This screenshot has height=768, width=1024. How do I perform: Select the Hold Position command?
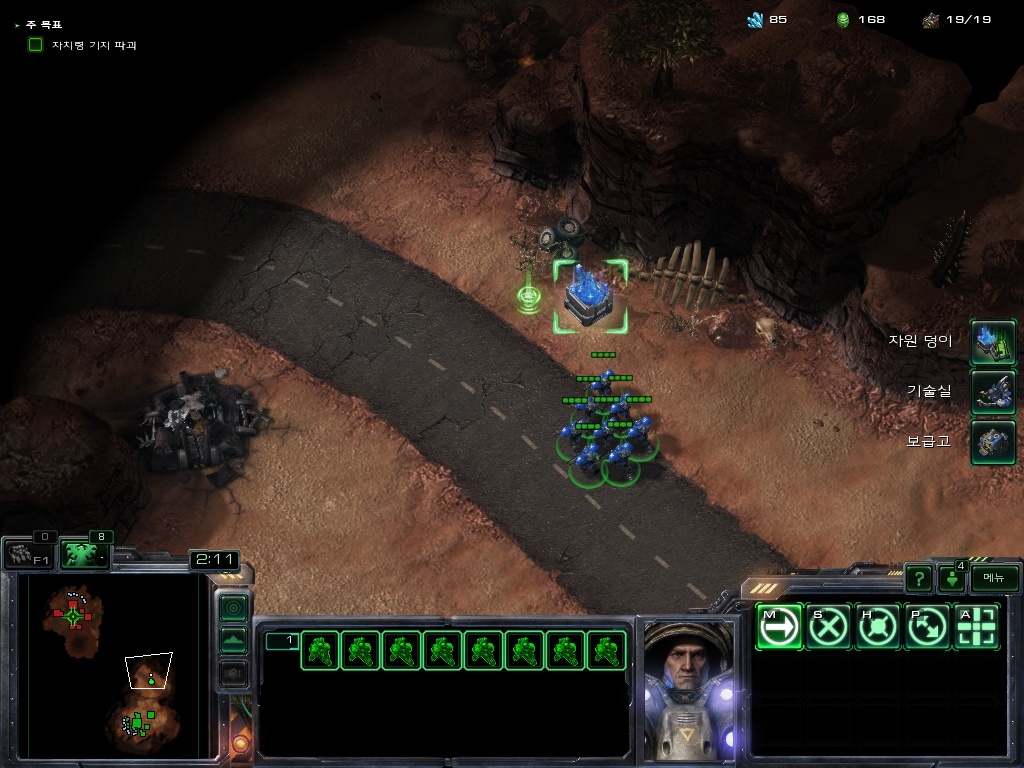[878, 627]
